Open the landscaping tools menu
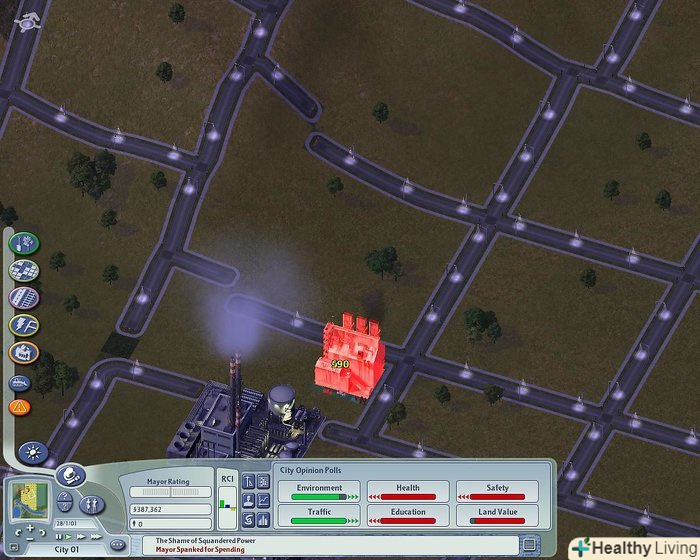The height and width of the screenshot is (560, 700). 23,243
